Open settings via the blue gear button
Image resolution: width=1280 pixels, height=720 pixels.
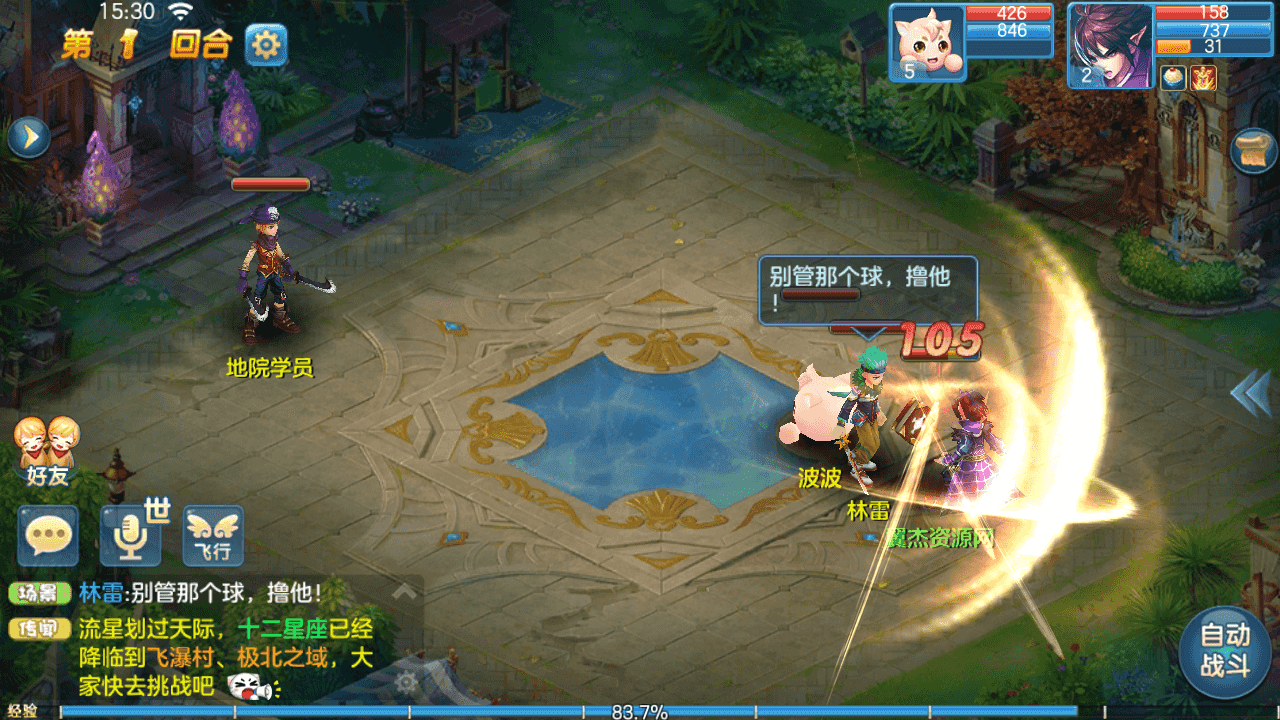(x=266, y=45)
